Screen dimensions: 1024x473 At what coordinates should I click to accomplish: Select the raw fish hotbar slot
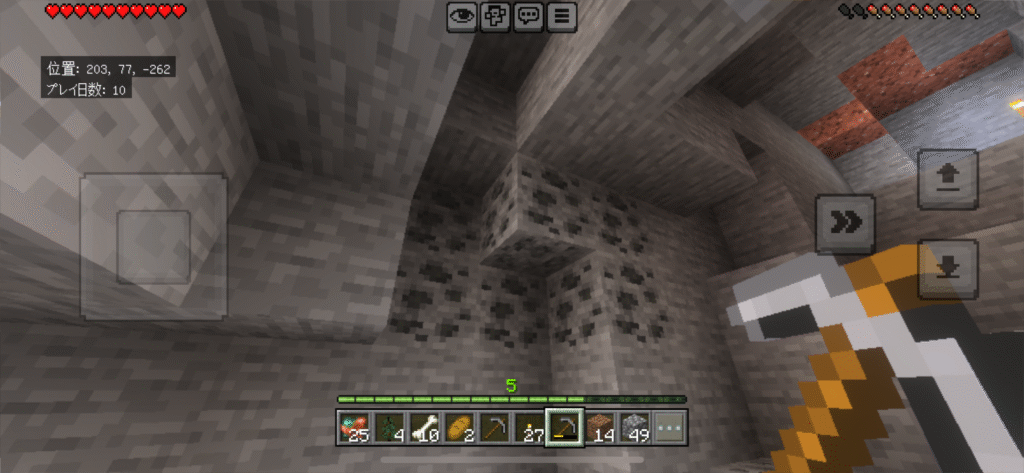353,428
